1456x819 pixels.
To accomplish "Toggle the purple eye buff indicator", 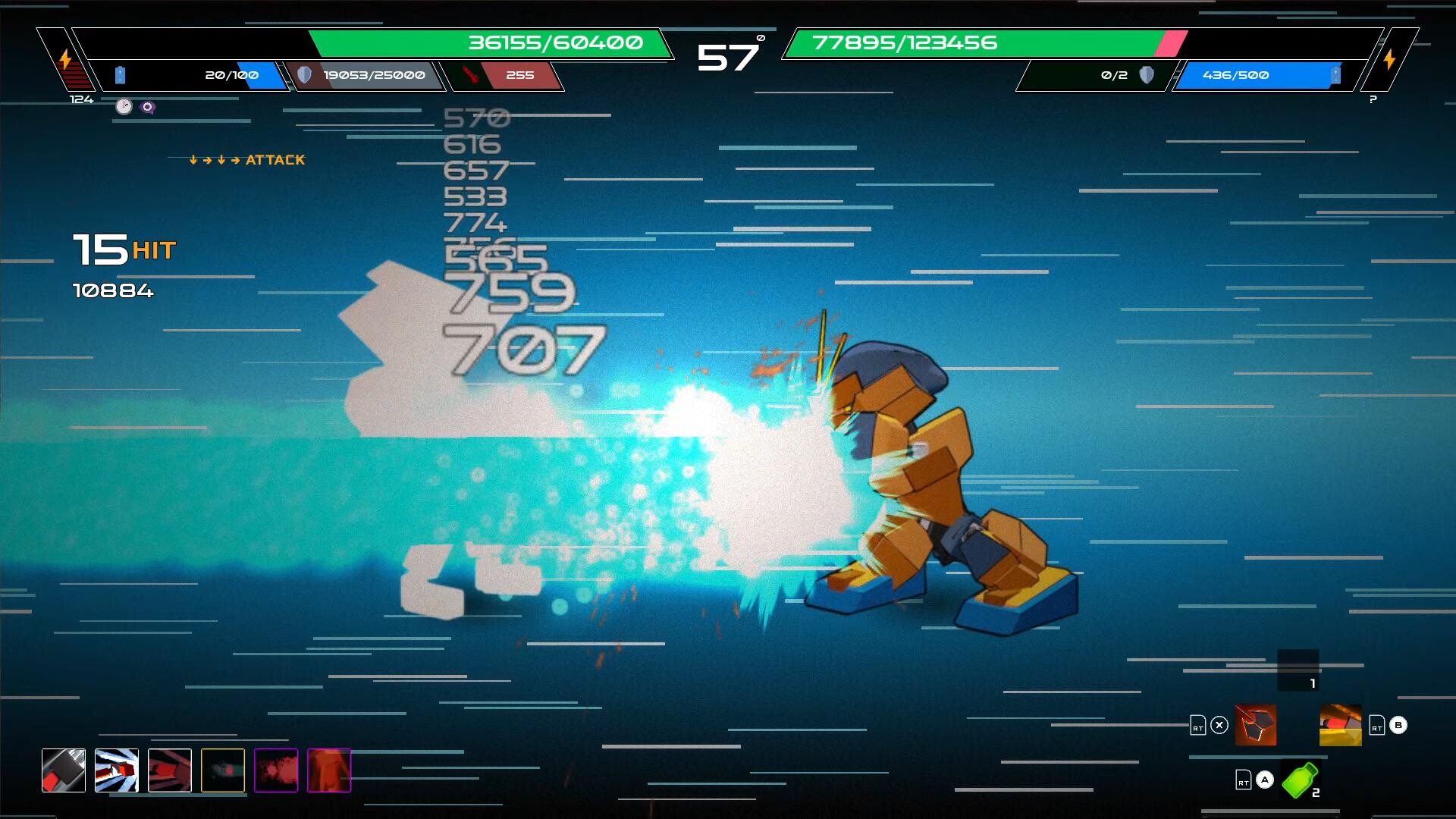I will click(x=146, y=107).
